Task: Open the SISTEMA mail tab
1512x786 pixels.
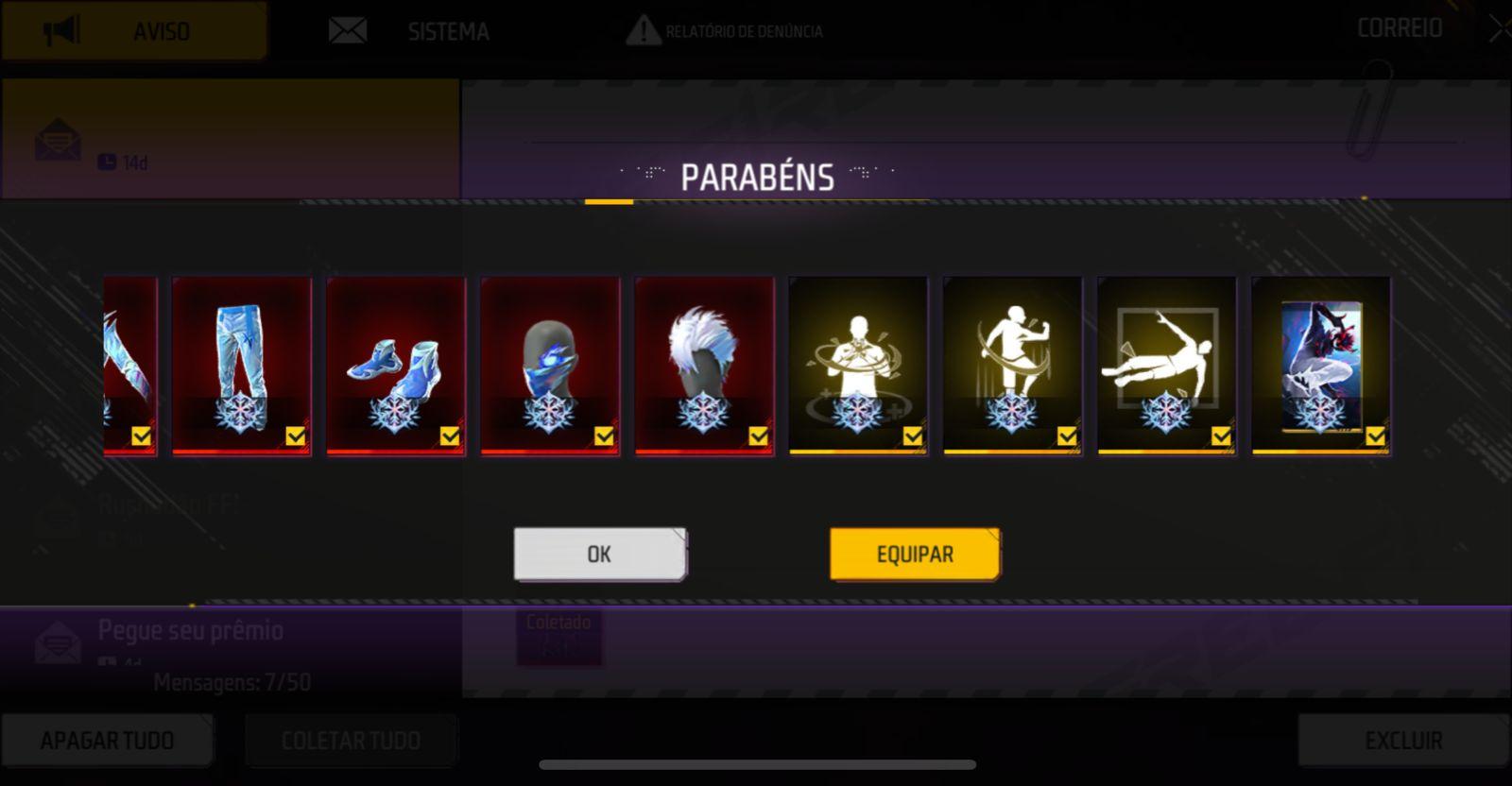Action: 409,31
